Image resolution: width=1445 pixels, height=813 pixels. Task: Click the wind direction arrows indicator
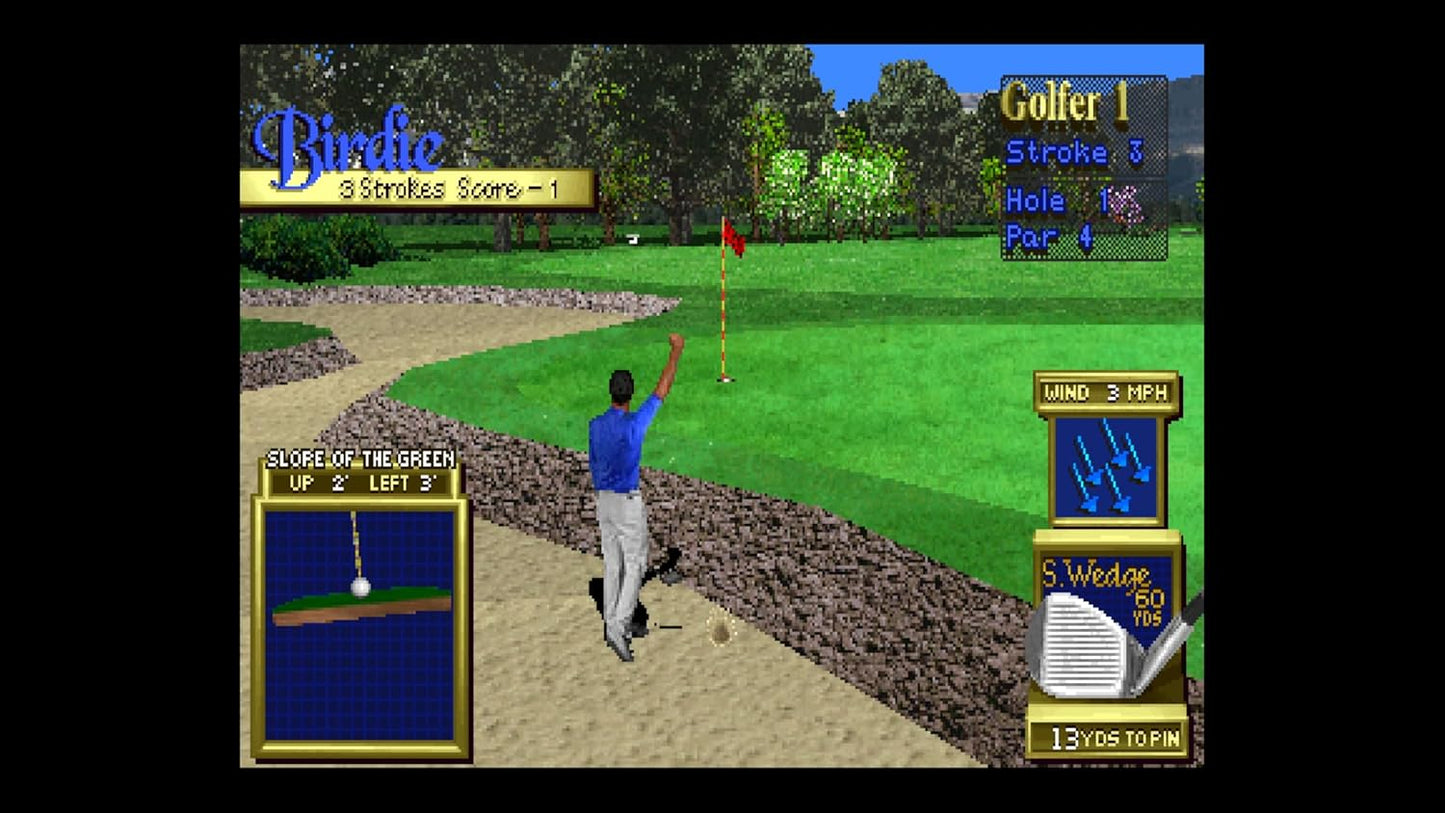point(1106,465)
